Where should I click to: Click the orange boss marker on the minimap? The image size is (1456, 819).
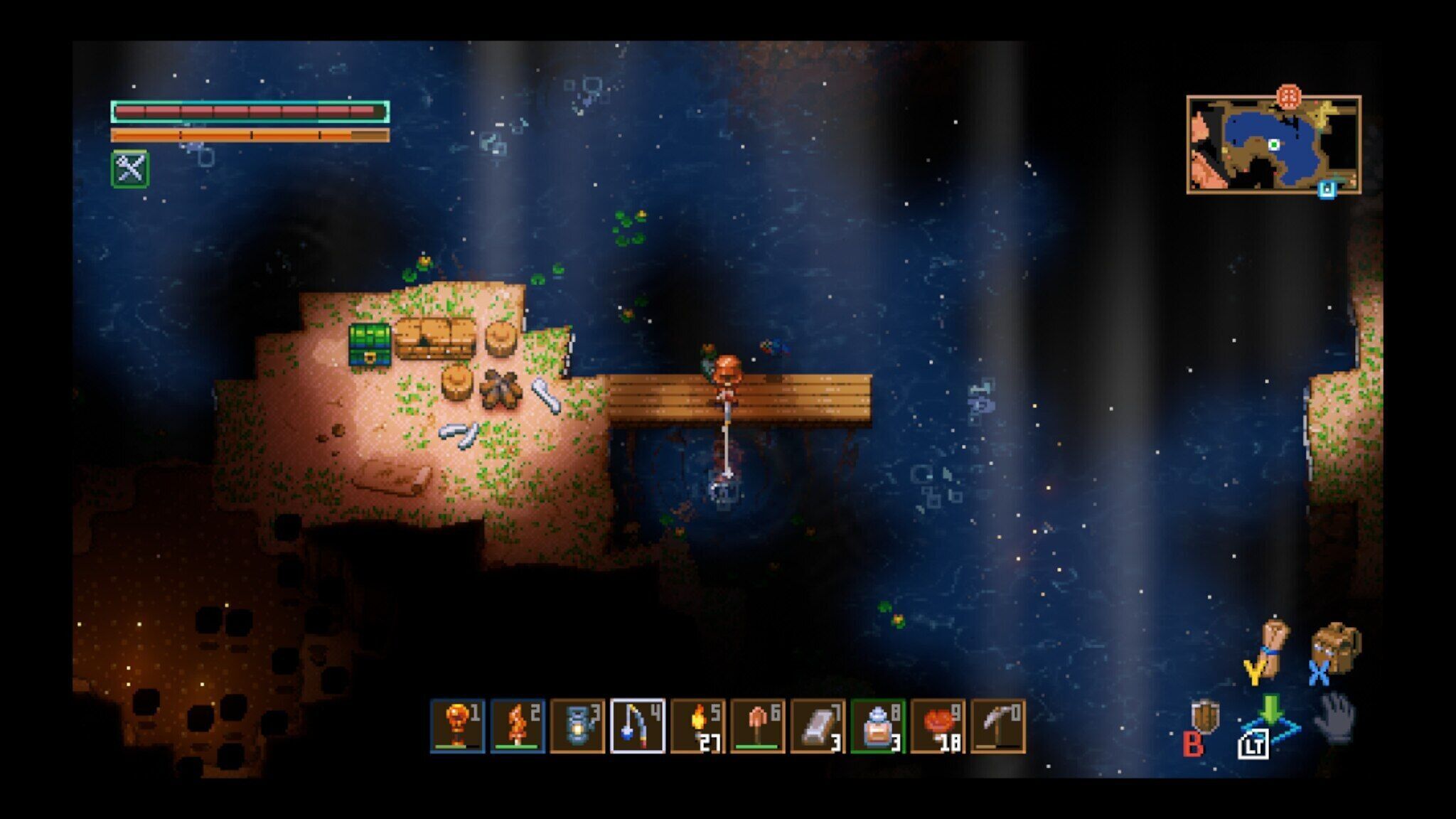tap(1289, 96)
